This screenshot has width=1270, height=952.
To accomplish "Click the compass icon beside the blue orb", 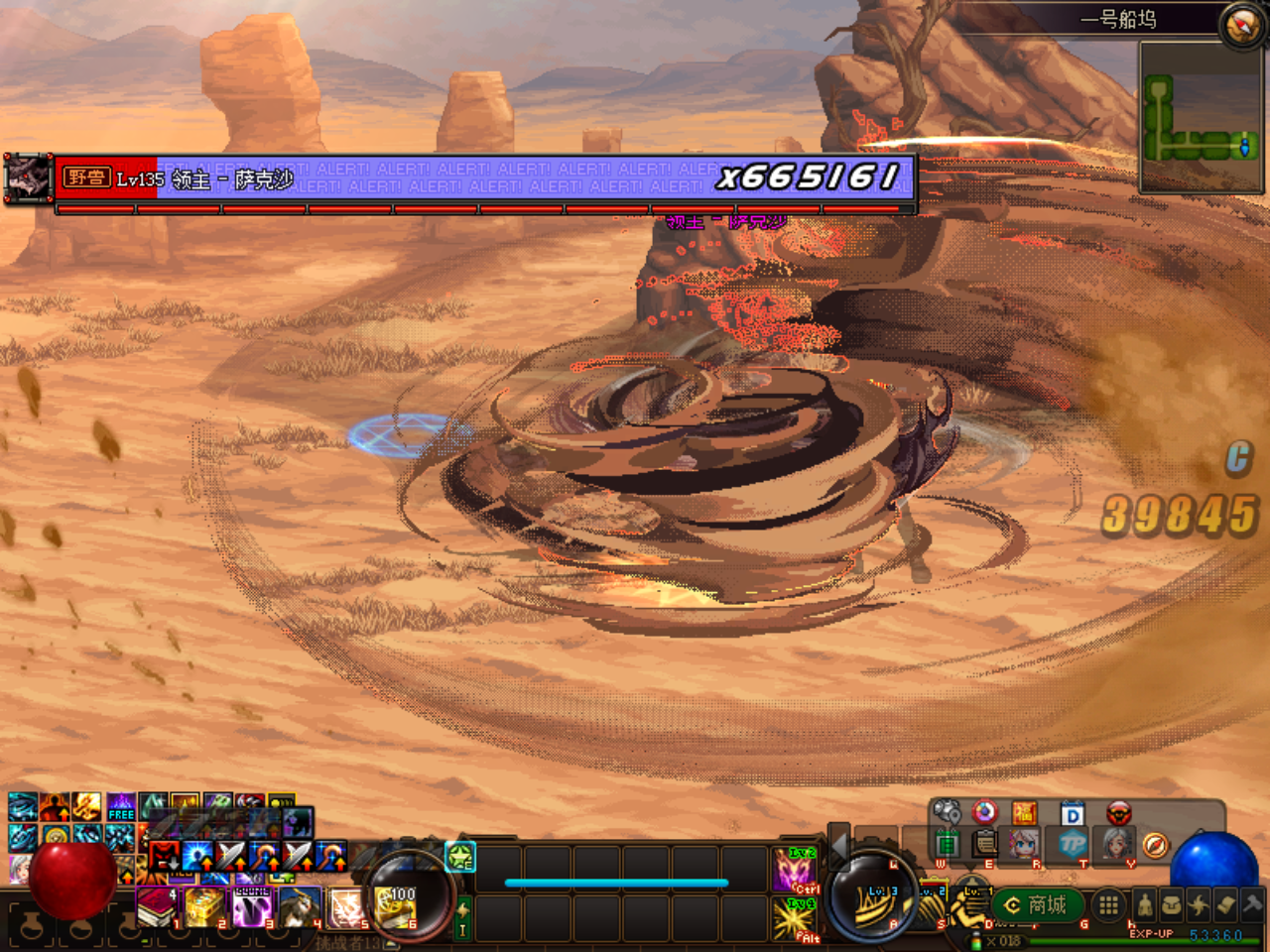I will 1155,845.
